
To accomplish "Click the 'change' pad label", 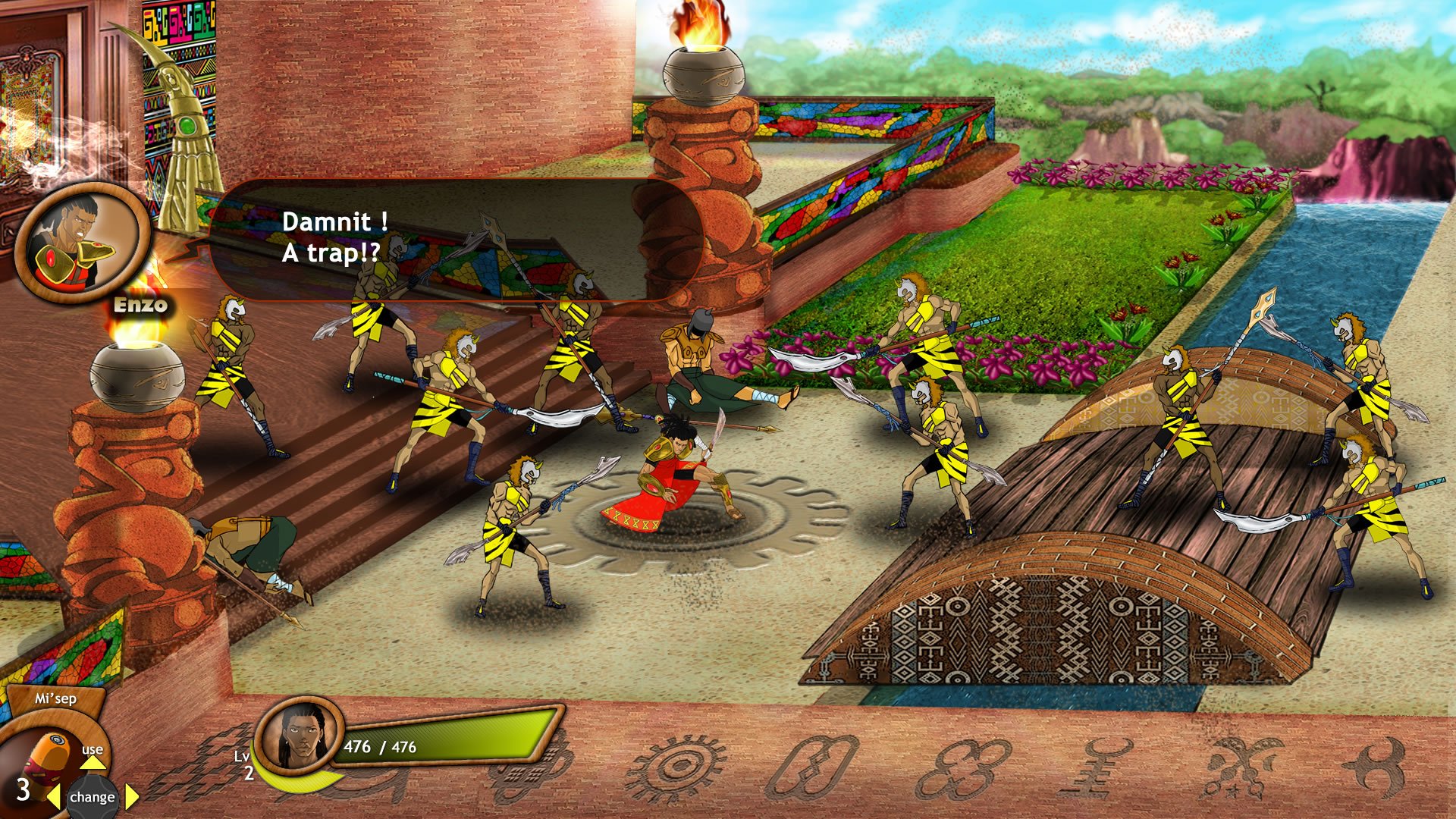I will [91, 797].
